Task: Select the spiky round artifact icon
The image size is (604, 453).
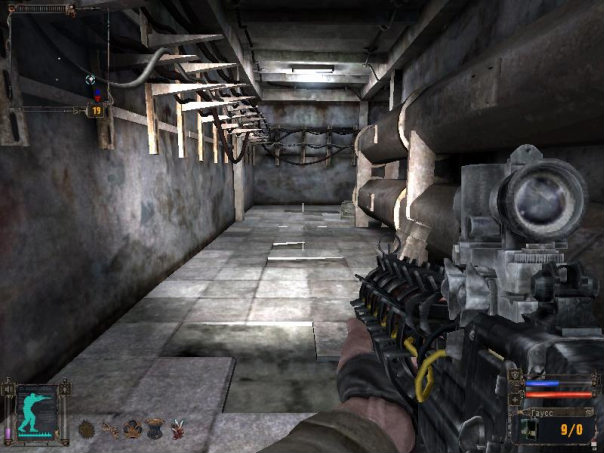Action: coord(86,430)
